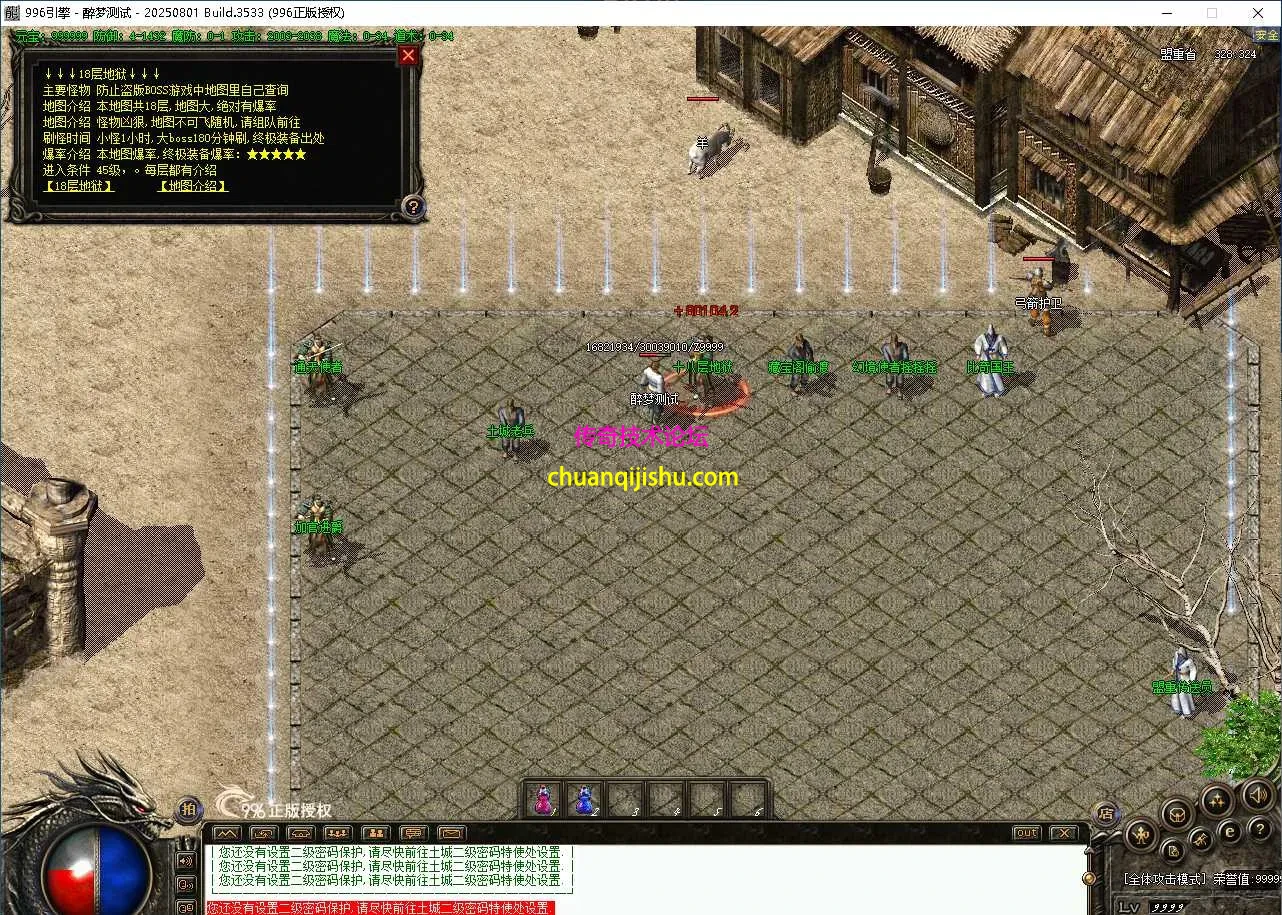Maximize the game window
The height and width of the screenshot is (915, 1282).
[x=1212, y=13]
